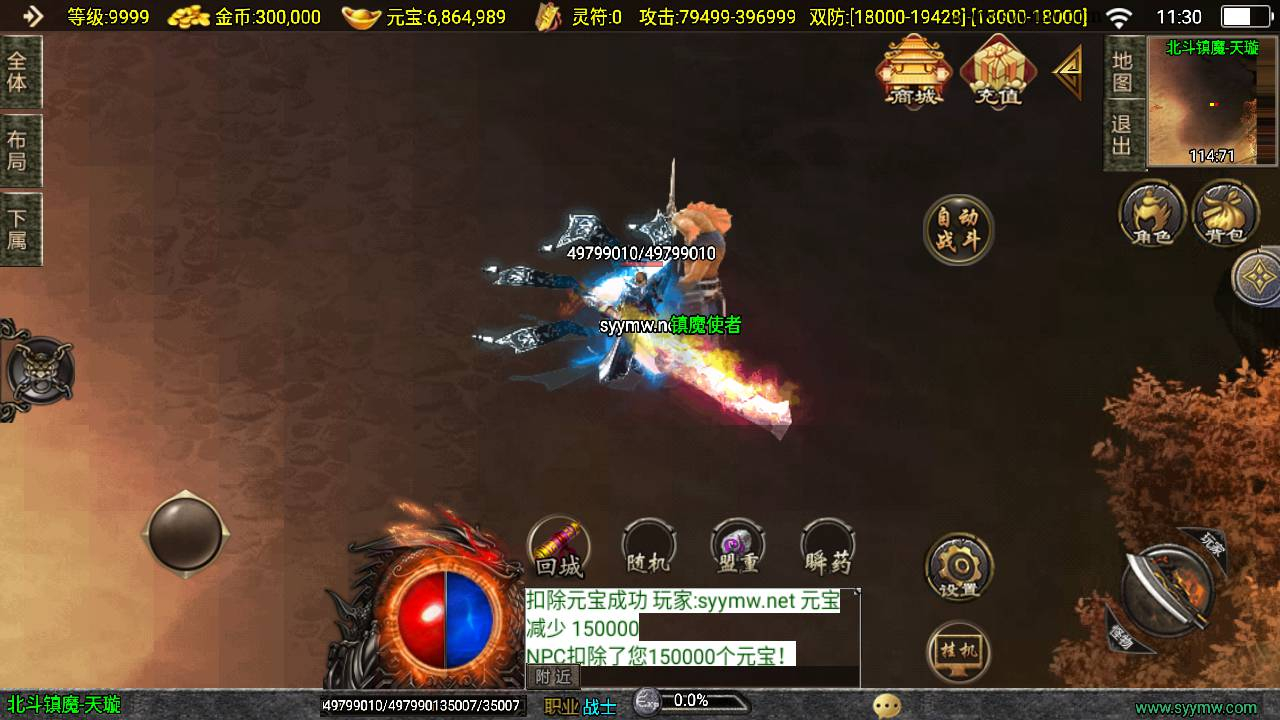This screenshot has width=1280, height=720.
Task: Activate the 瞬药 instant potion
Action: click(x=828, y=548)
